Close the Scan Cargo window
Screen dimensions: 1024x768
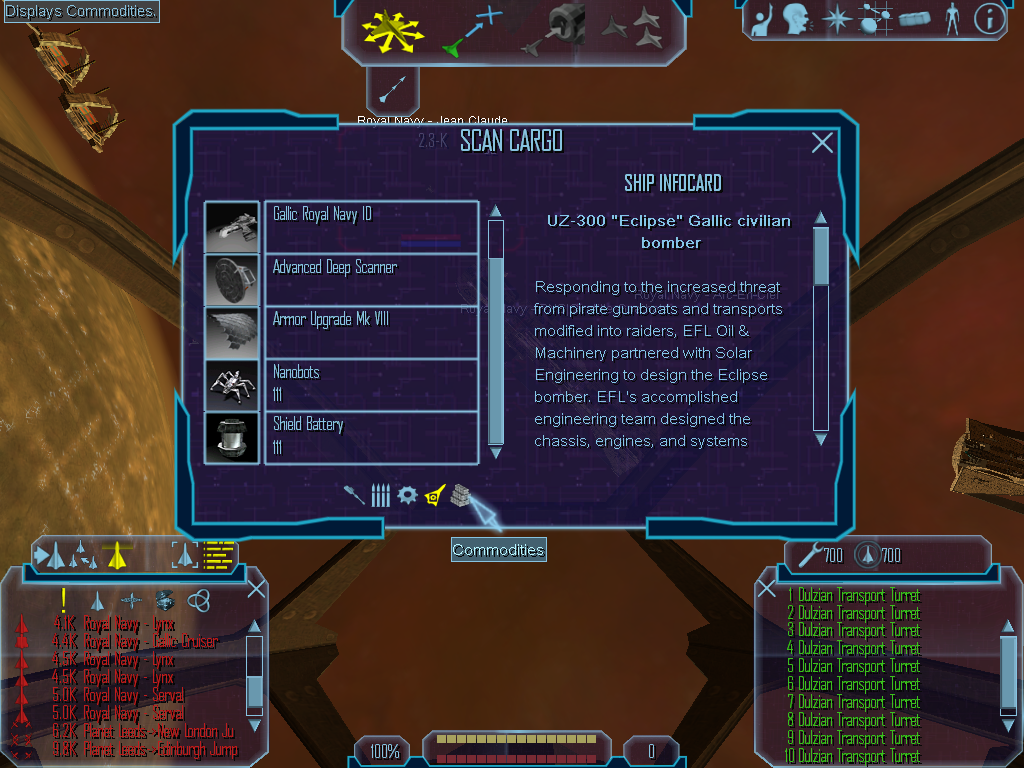pos(822,143)
